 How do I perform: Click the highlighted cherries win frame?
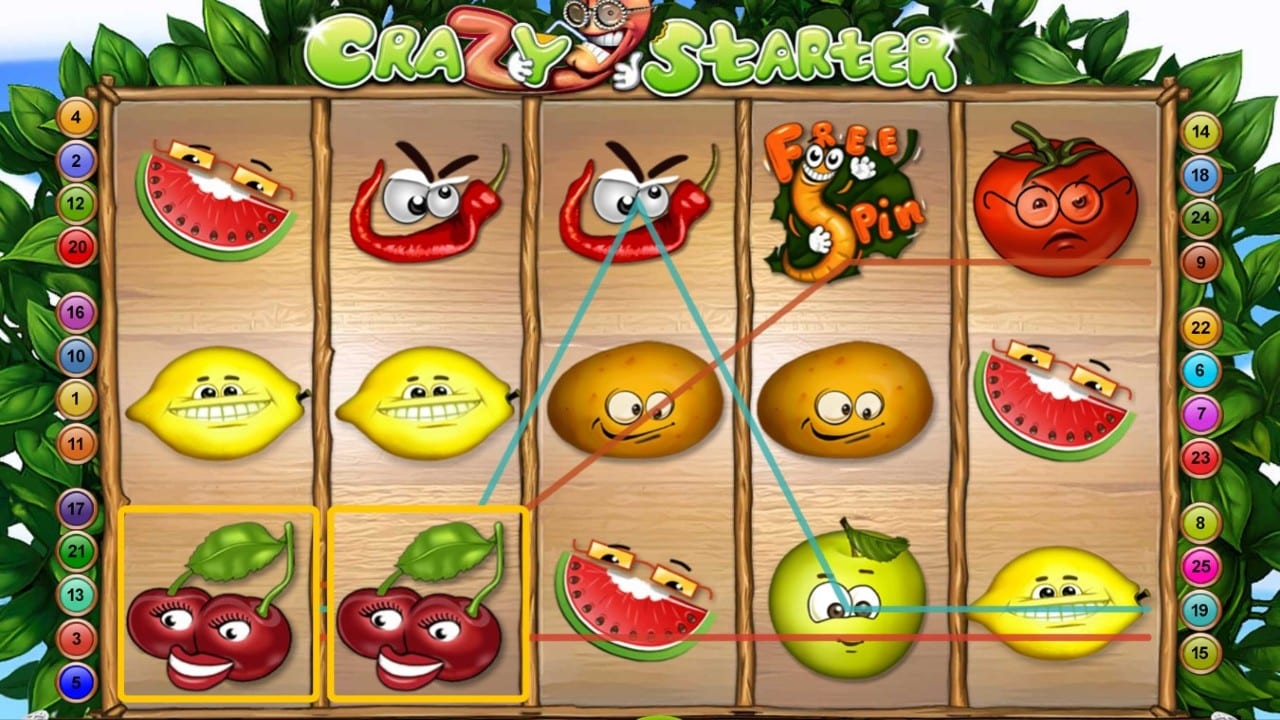click(x=215, y=605)
